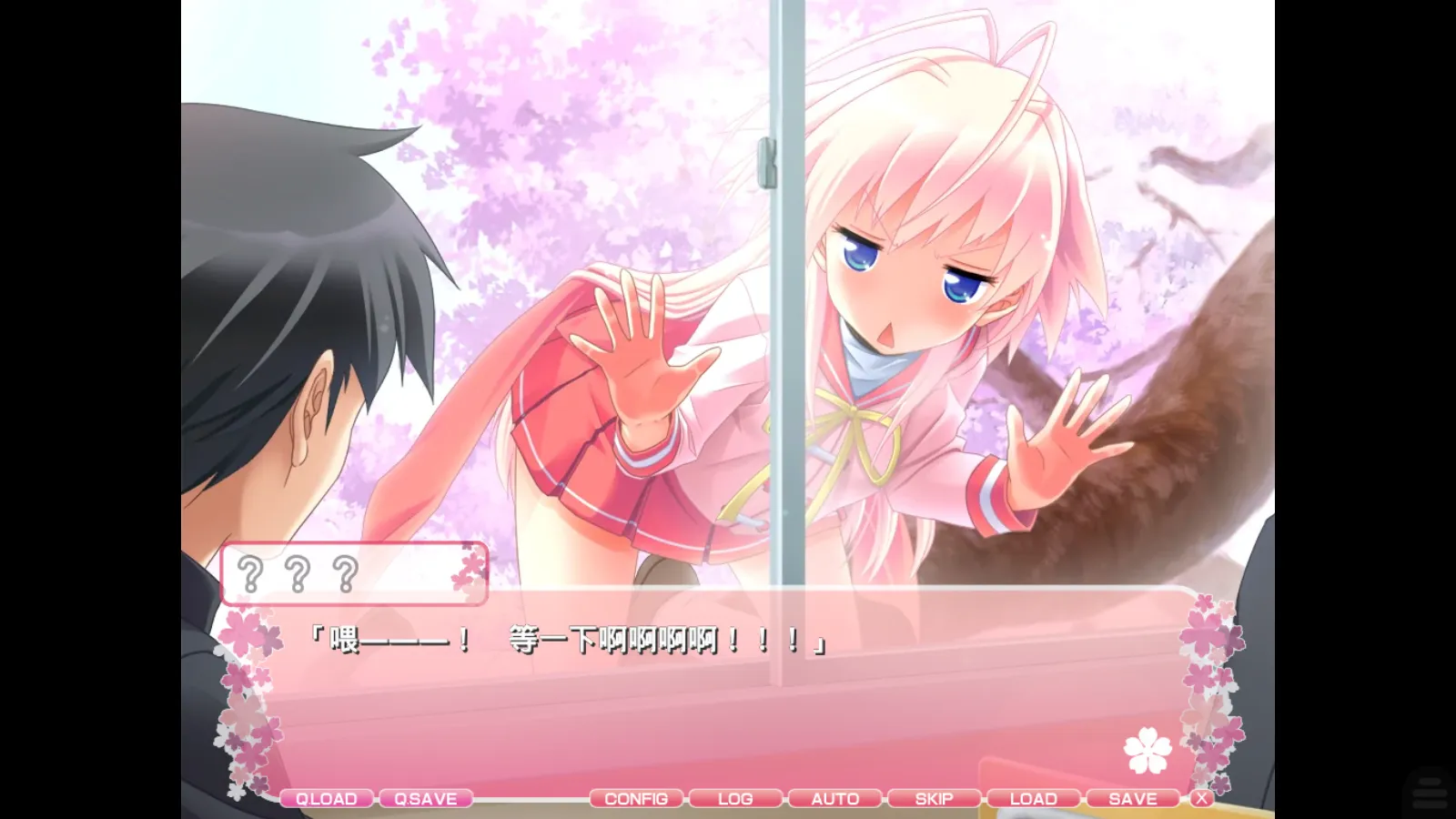
Task: Open the LOAD save-file screen
Action: pyautogui.click(x=1033, y=798)
